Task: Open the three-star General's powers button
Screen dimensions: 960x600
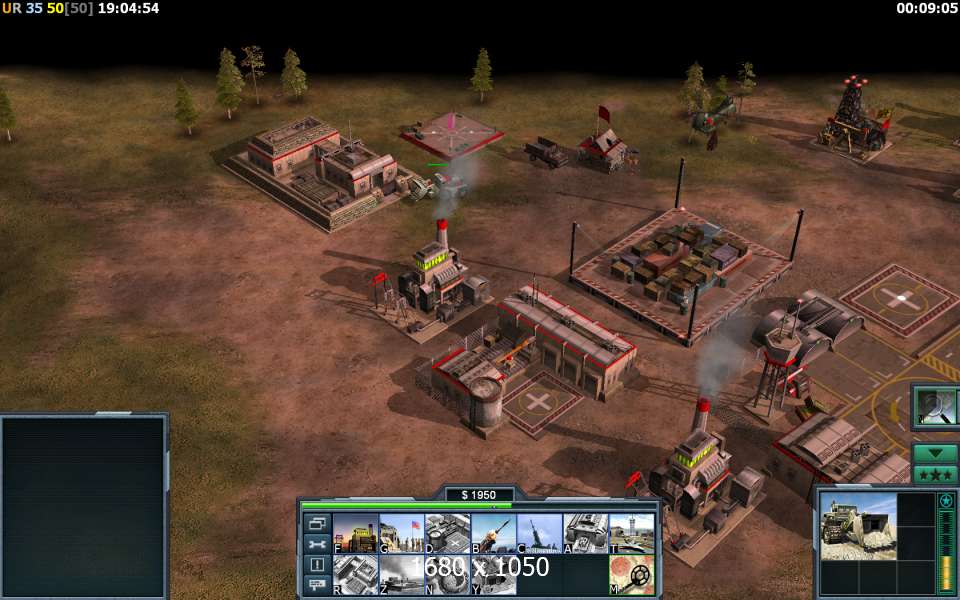Action: pos(936,474)
